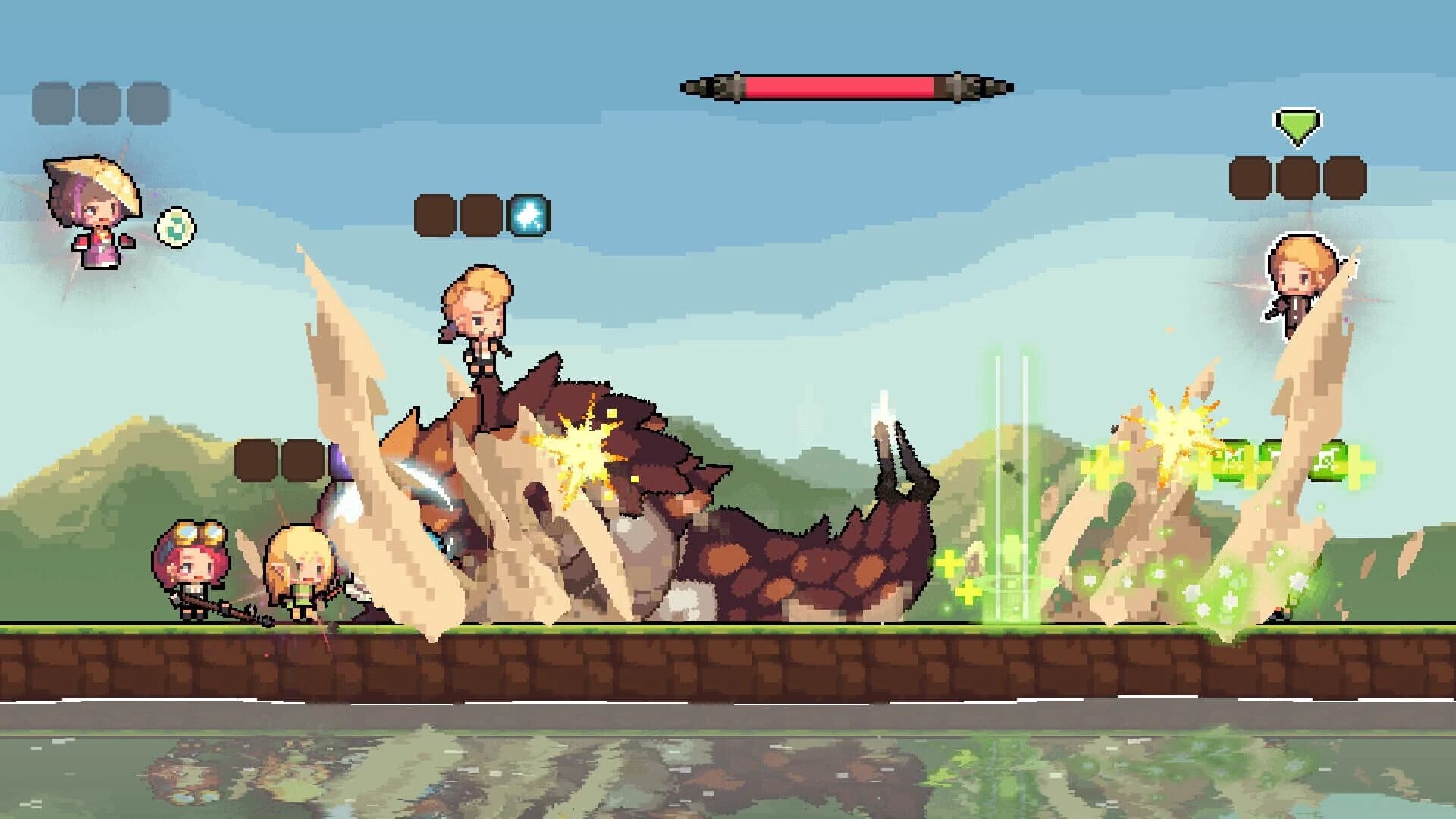
Task: Open the right cap of the boss health bar
Action: point(973,86)
